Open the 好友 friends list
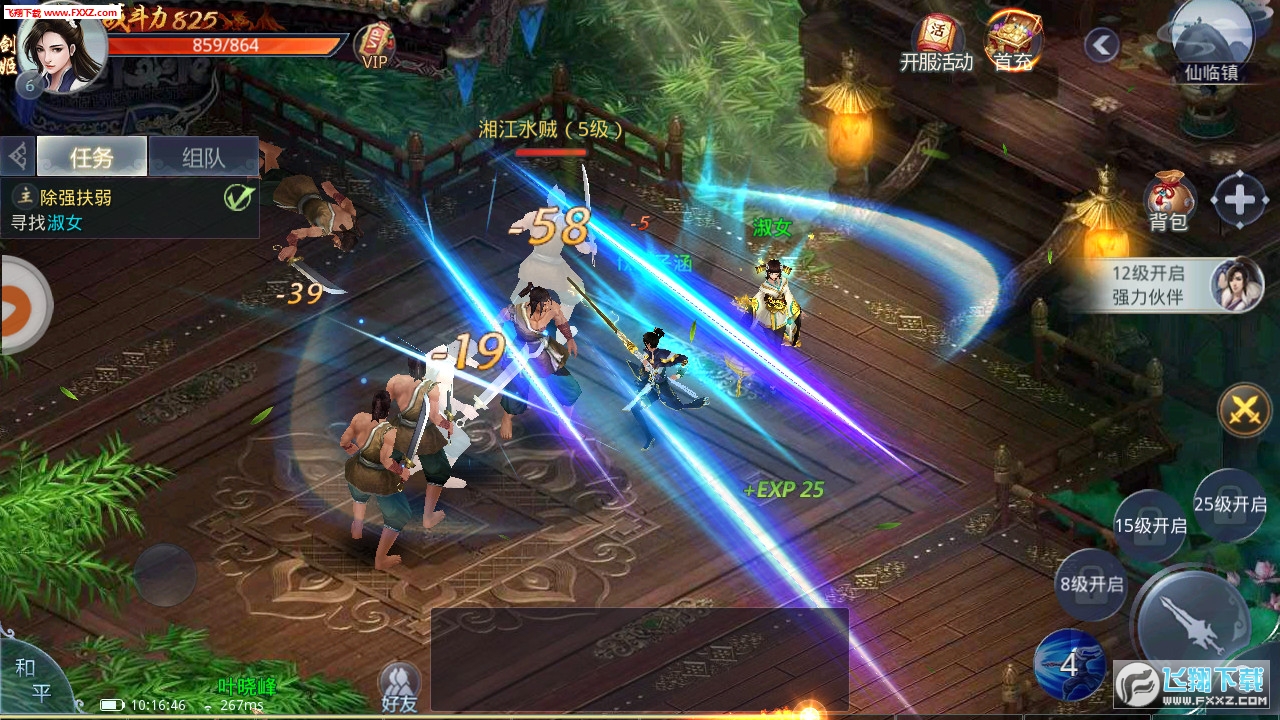The image size is (1280, 720). pyautogui.click(x=399, y=687)
